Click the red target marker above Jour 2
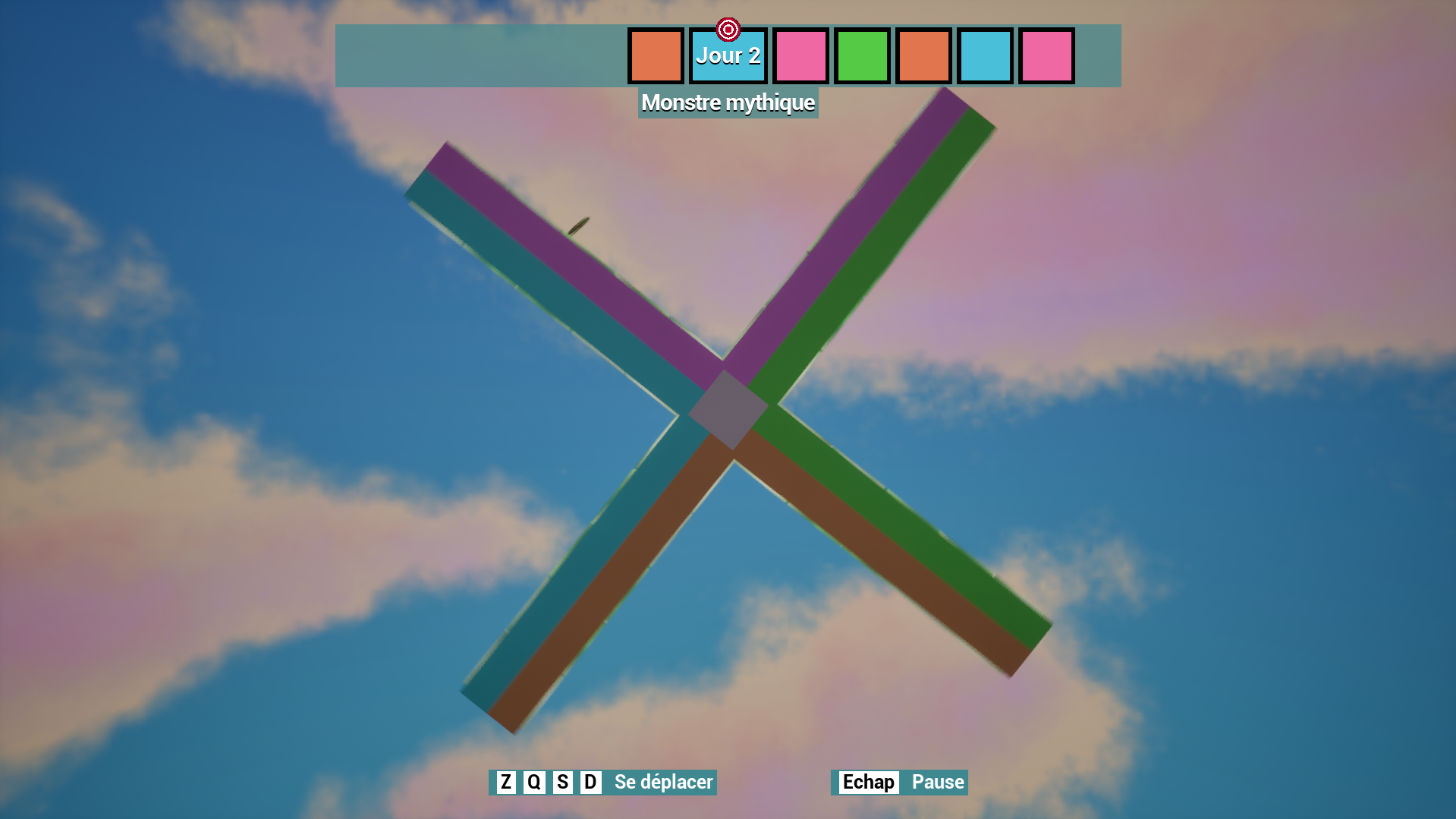1456x819 pixels. 728,30
